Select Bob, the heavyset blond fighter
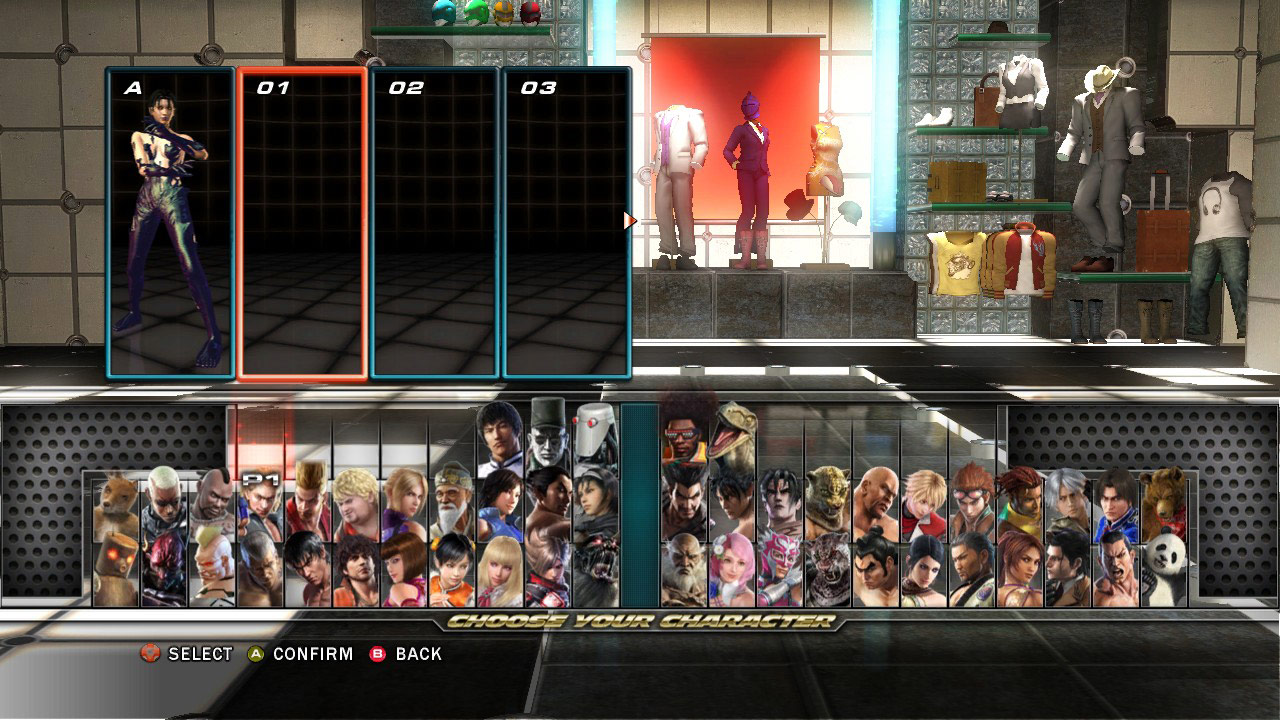The width and height of the screenshot is (1280, 720). click(x=355, y=505)
